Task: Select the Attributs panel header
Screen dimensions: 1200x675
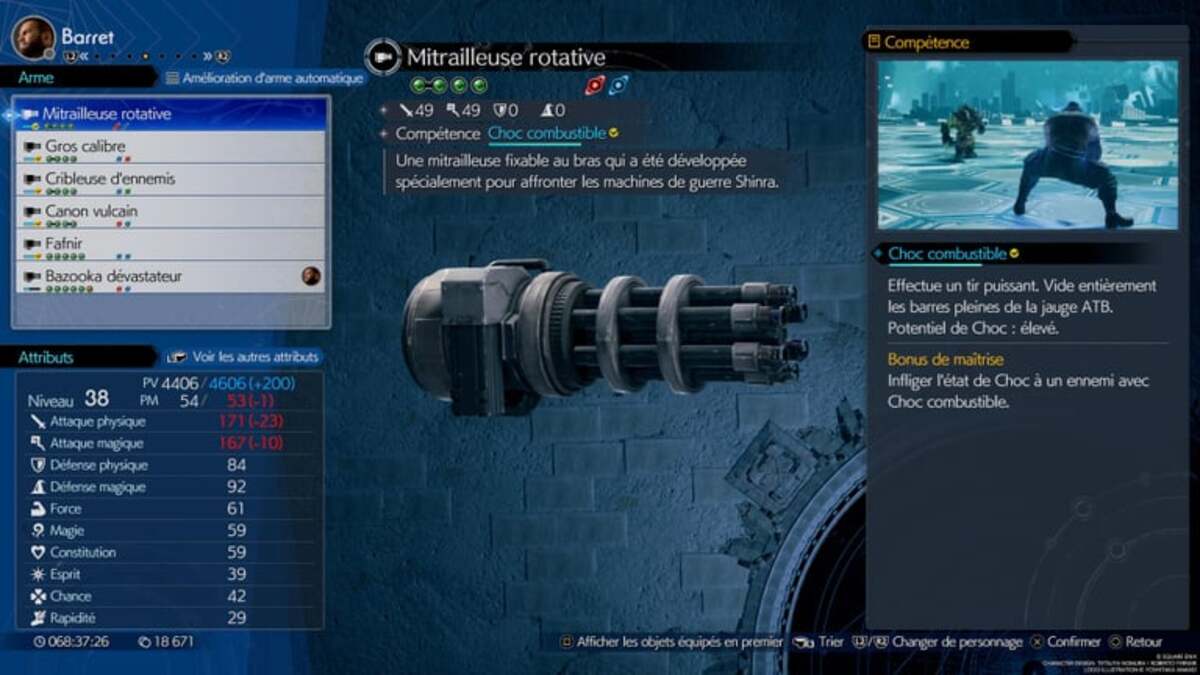Action: [x=46, y=357]
